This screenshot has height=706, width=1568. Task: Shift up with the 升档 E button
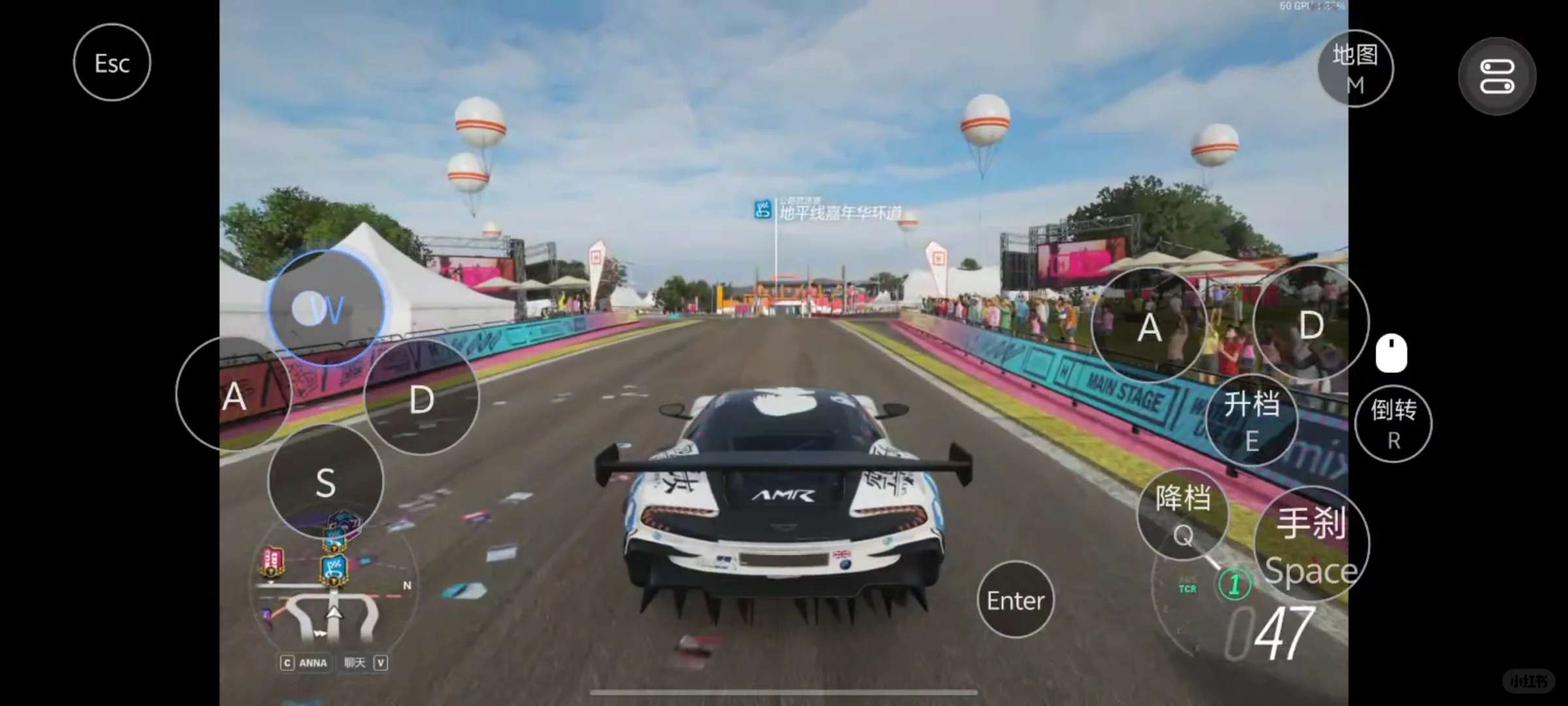pos(1251,420)
